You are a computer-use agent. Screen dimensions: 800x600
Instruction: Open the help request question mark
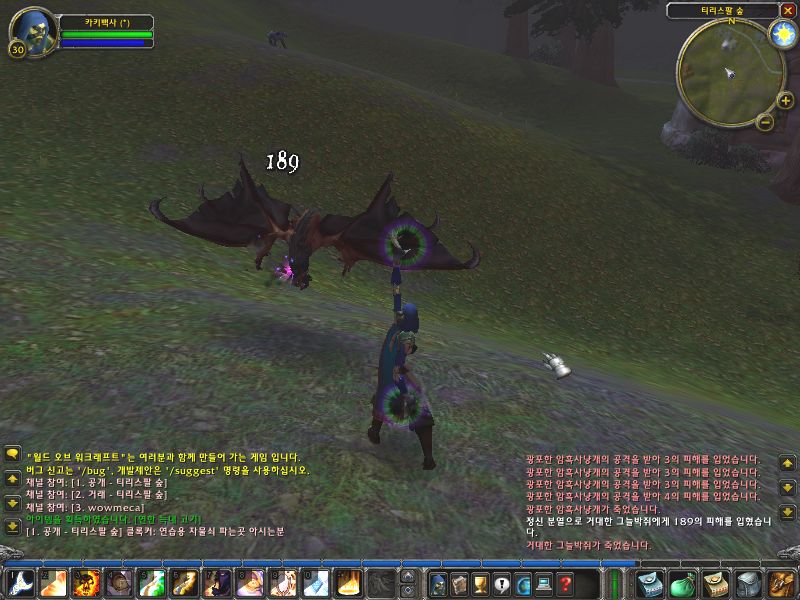click(x=566, y=583)
